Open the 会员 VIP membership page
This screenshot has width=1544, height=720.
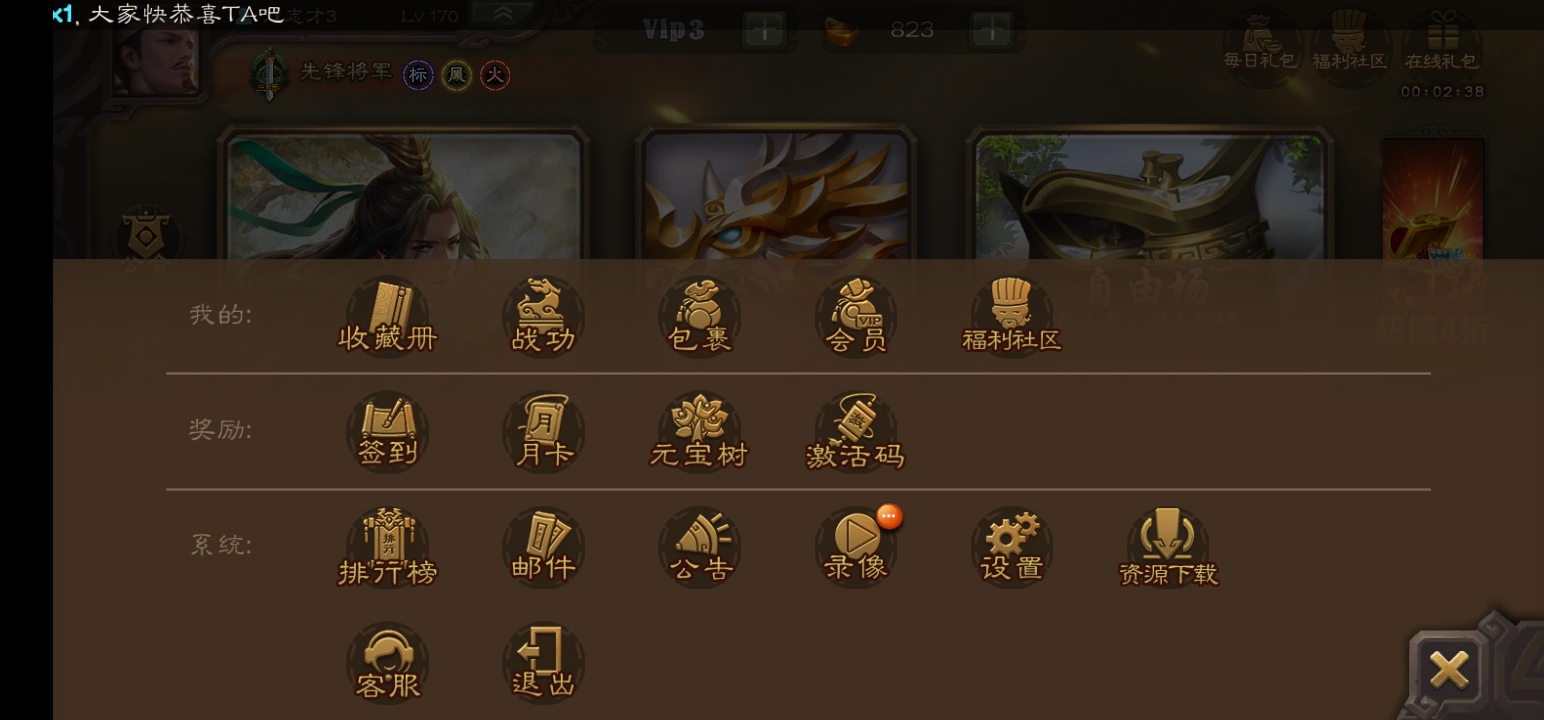856,316
